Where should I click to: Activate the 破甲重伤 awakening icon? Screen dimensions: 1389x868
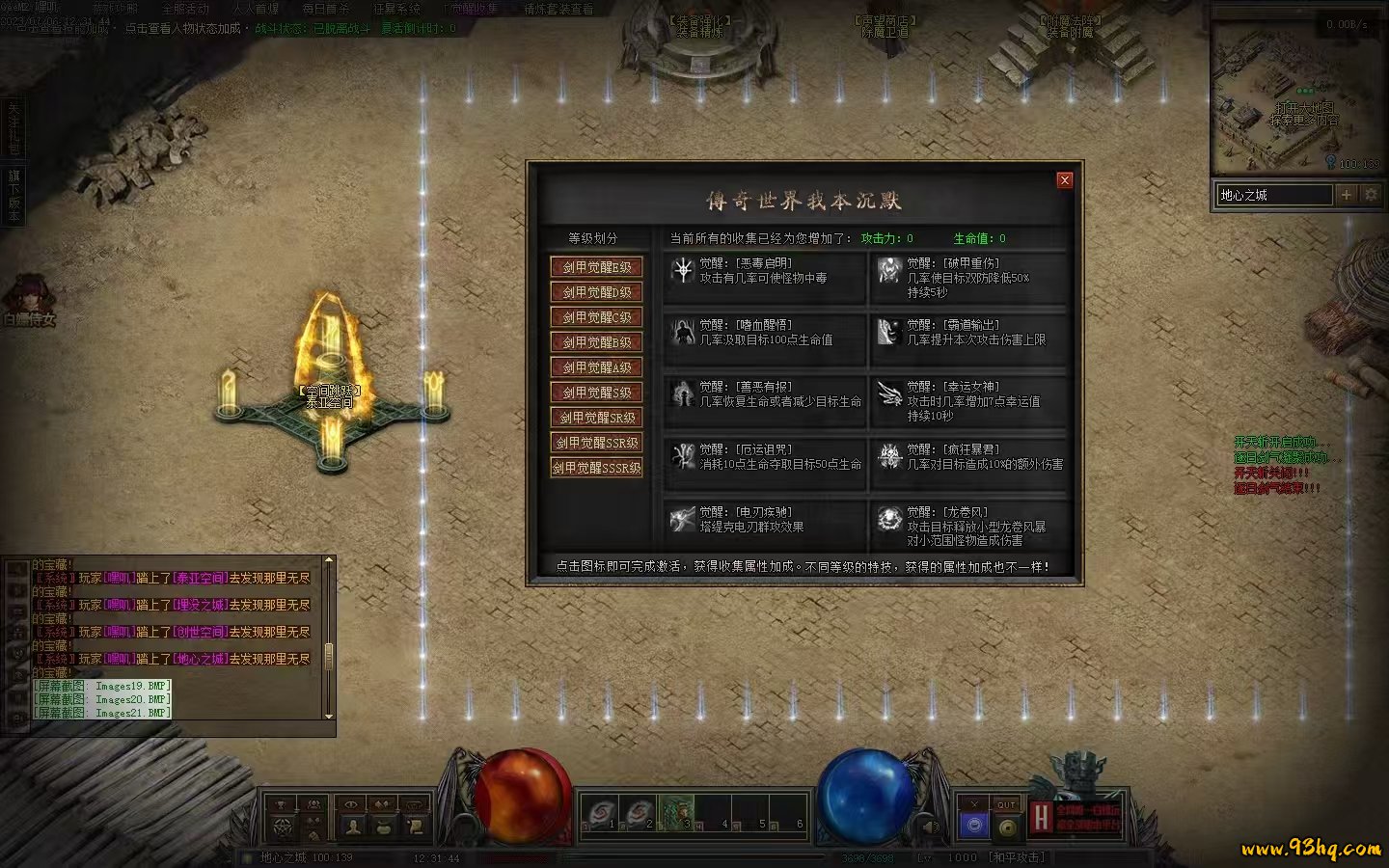tap(889, 271)
